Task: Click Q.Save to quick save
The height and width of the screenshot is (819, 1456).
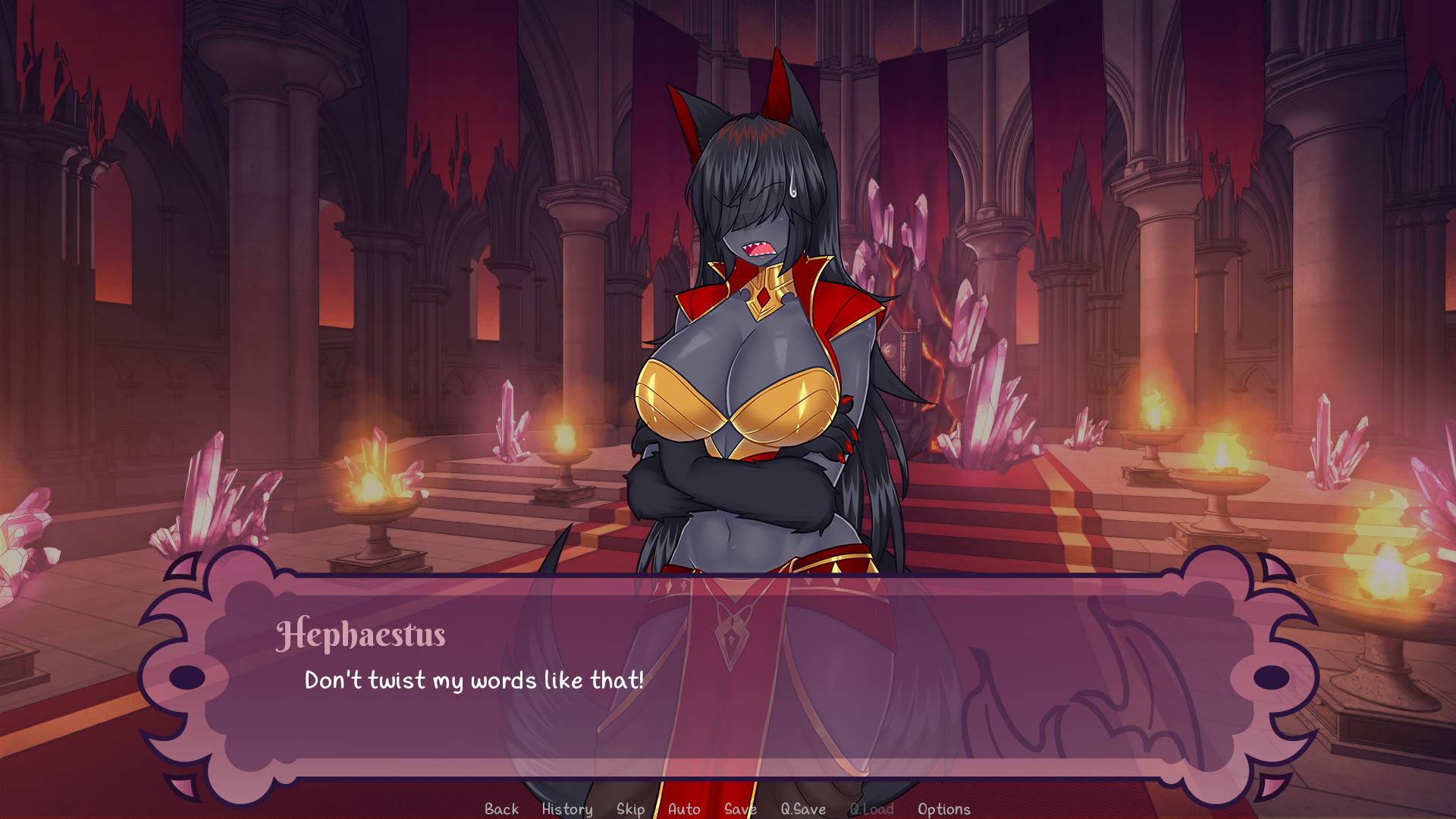Action: [803, 809]
